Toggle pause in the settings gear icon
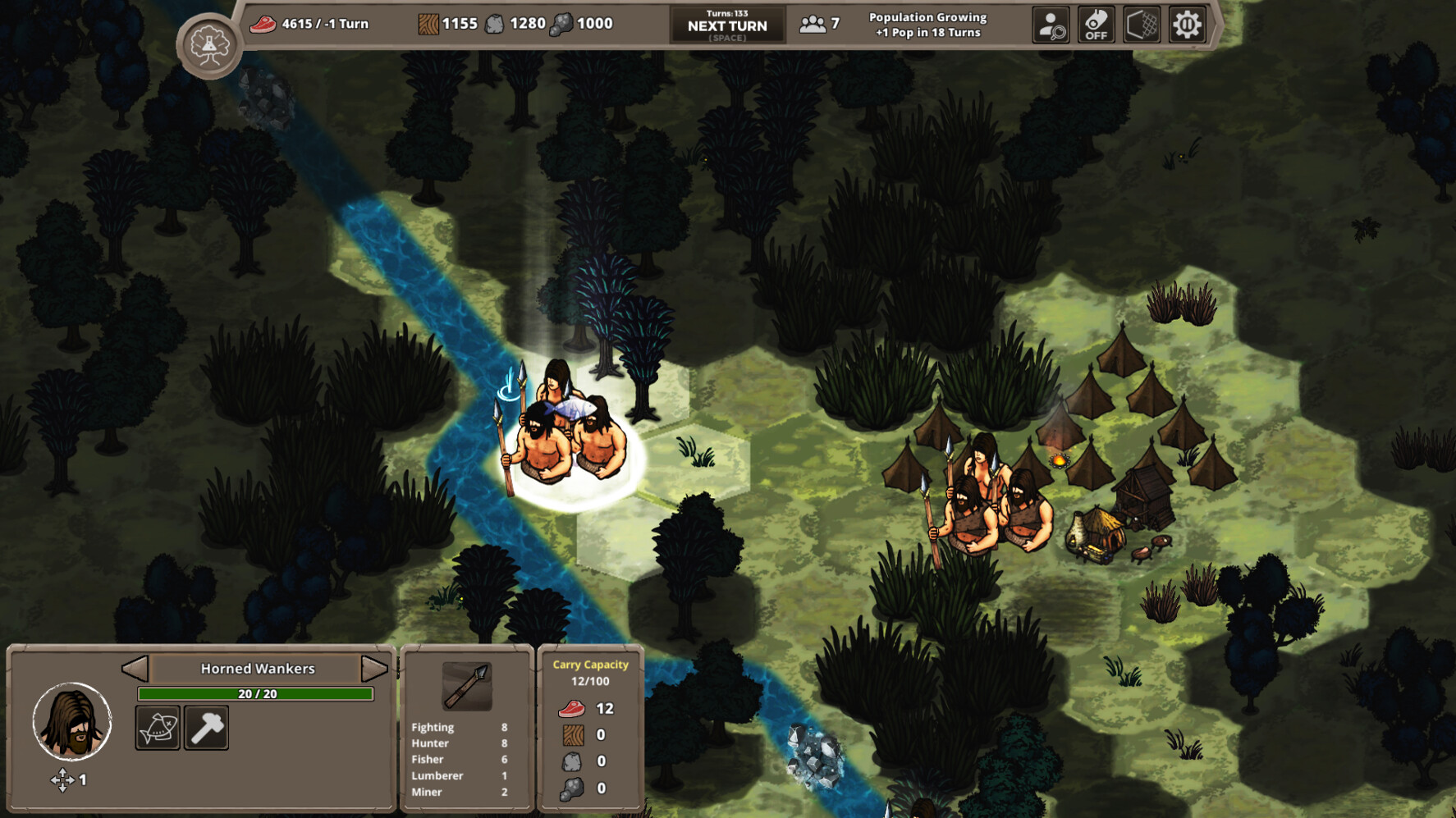Image resolution: width=1456 pixels, height=818 pixels. tap(1185, 25)
